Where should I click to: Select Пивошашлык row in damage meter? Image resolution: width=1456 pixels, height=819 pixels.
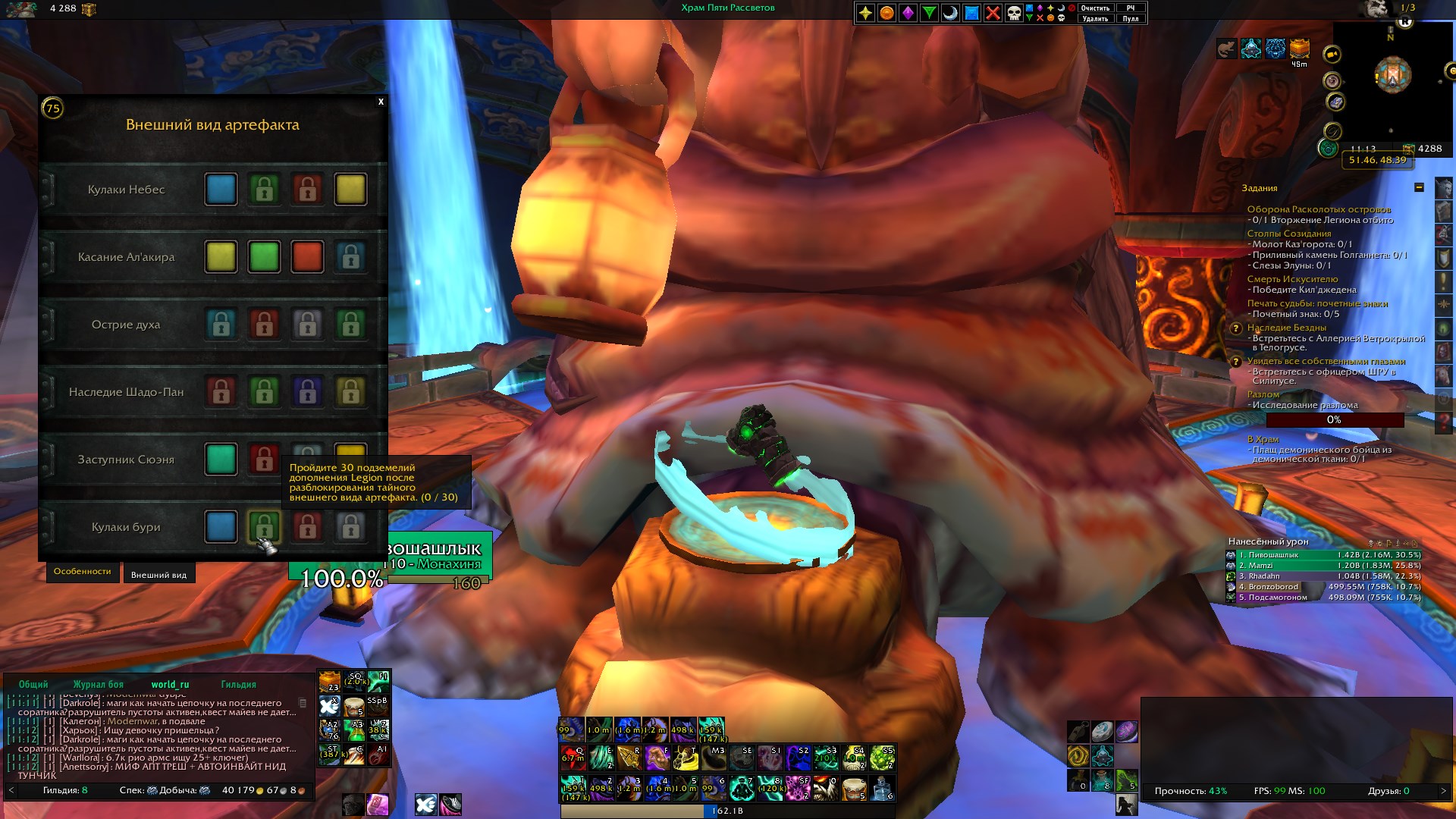click(1323, 555)
